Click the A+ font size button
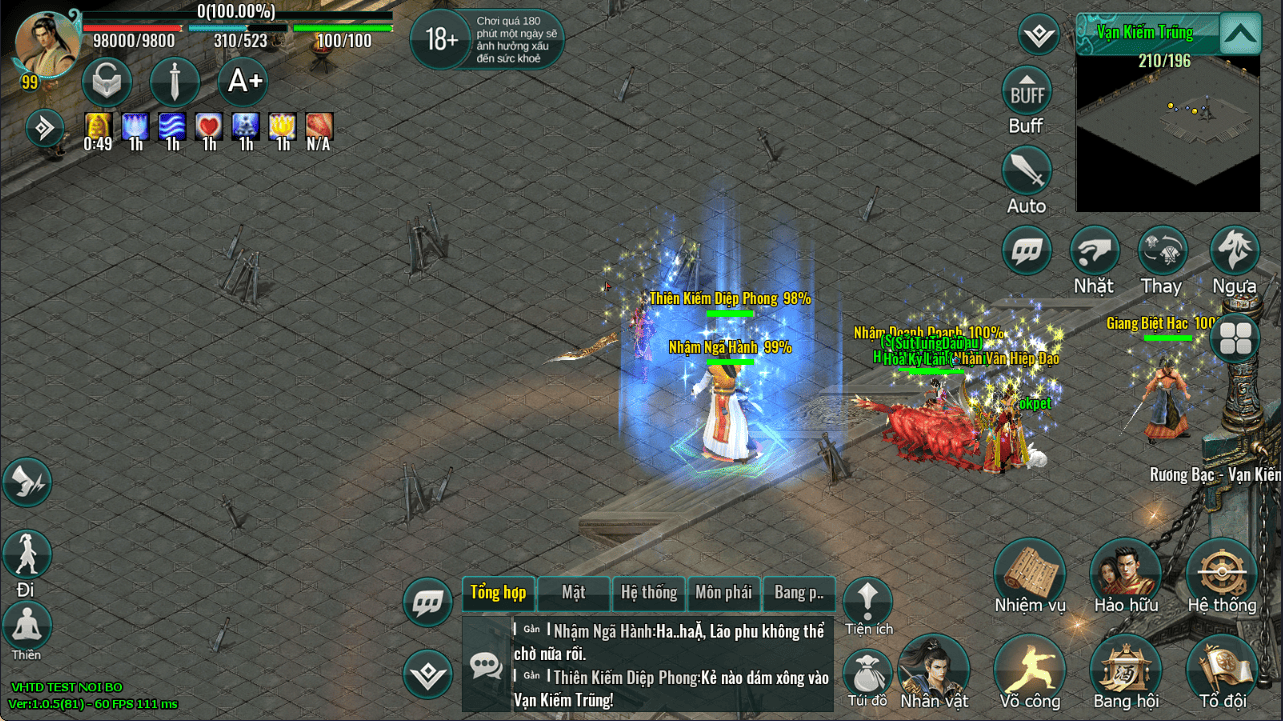This screenshot has width=1283, height=721. click(x=244, y=82)
